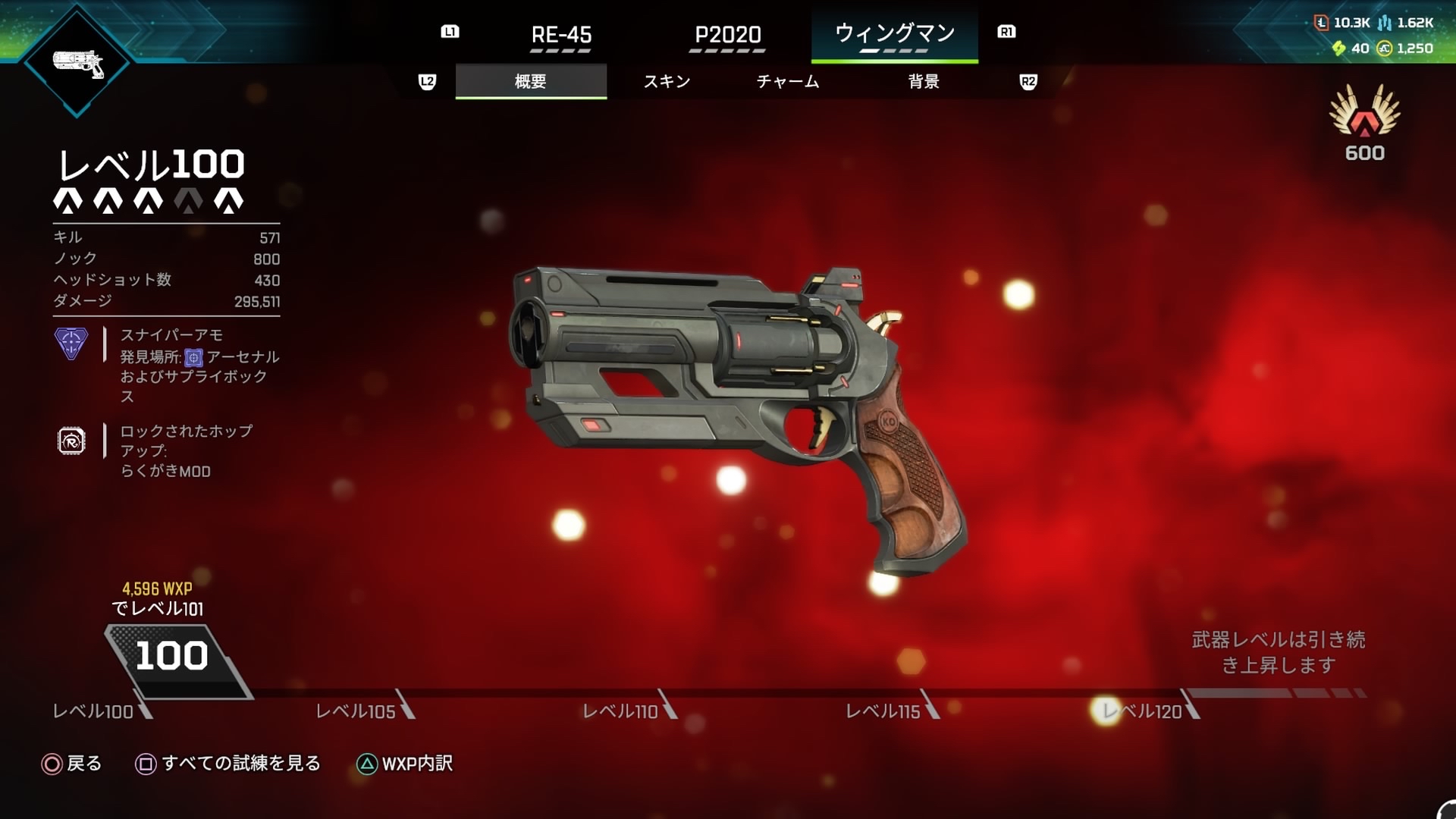Viewport: 1456px width, 819px height.
Task: Click the level 100 progress badge
Action: coord(172,657)
